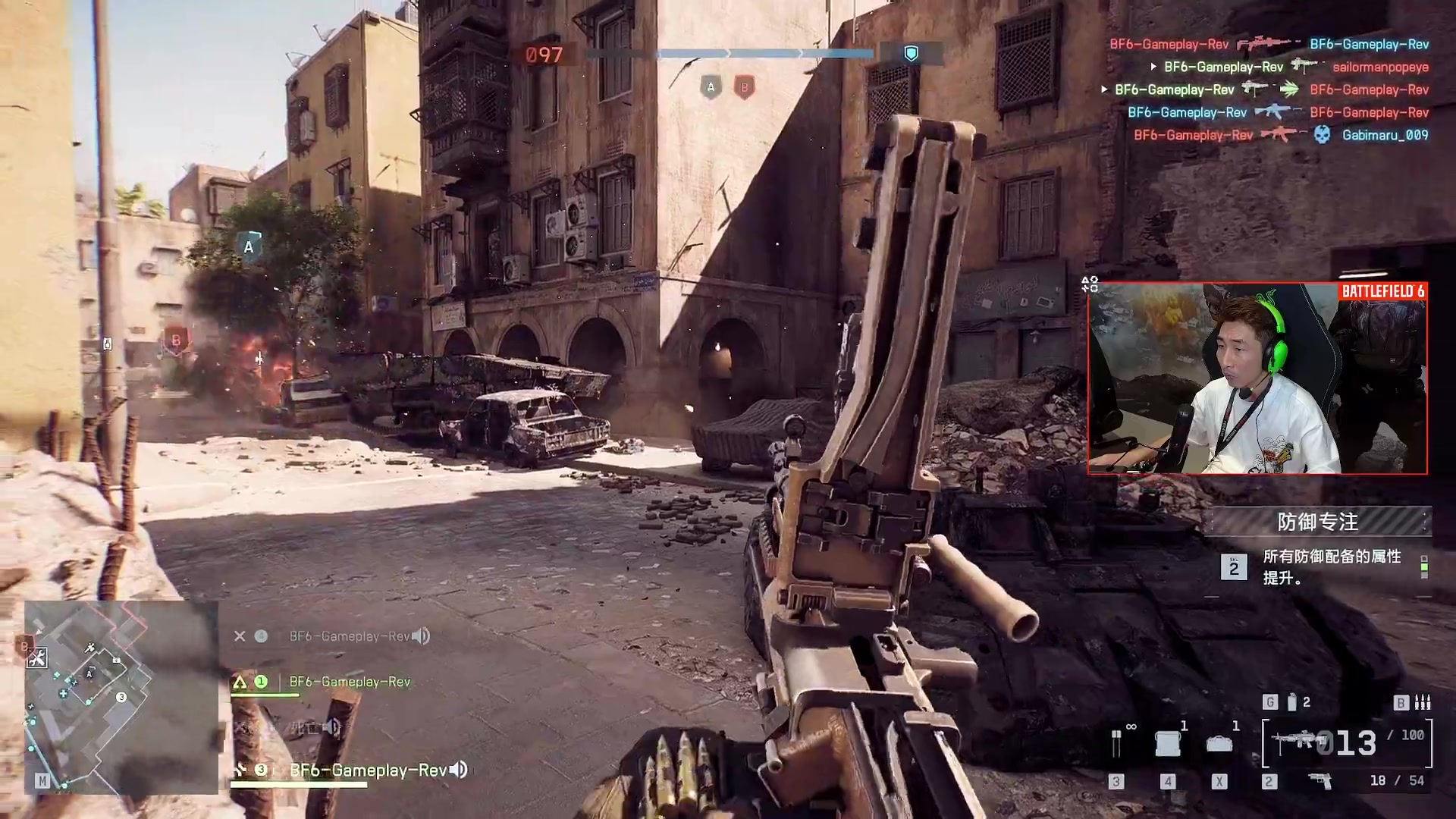
Task: Click objective B badge in top bar
Action: (744, 87)
